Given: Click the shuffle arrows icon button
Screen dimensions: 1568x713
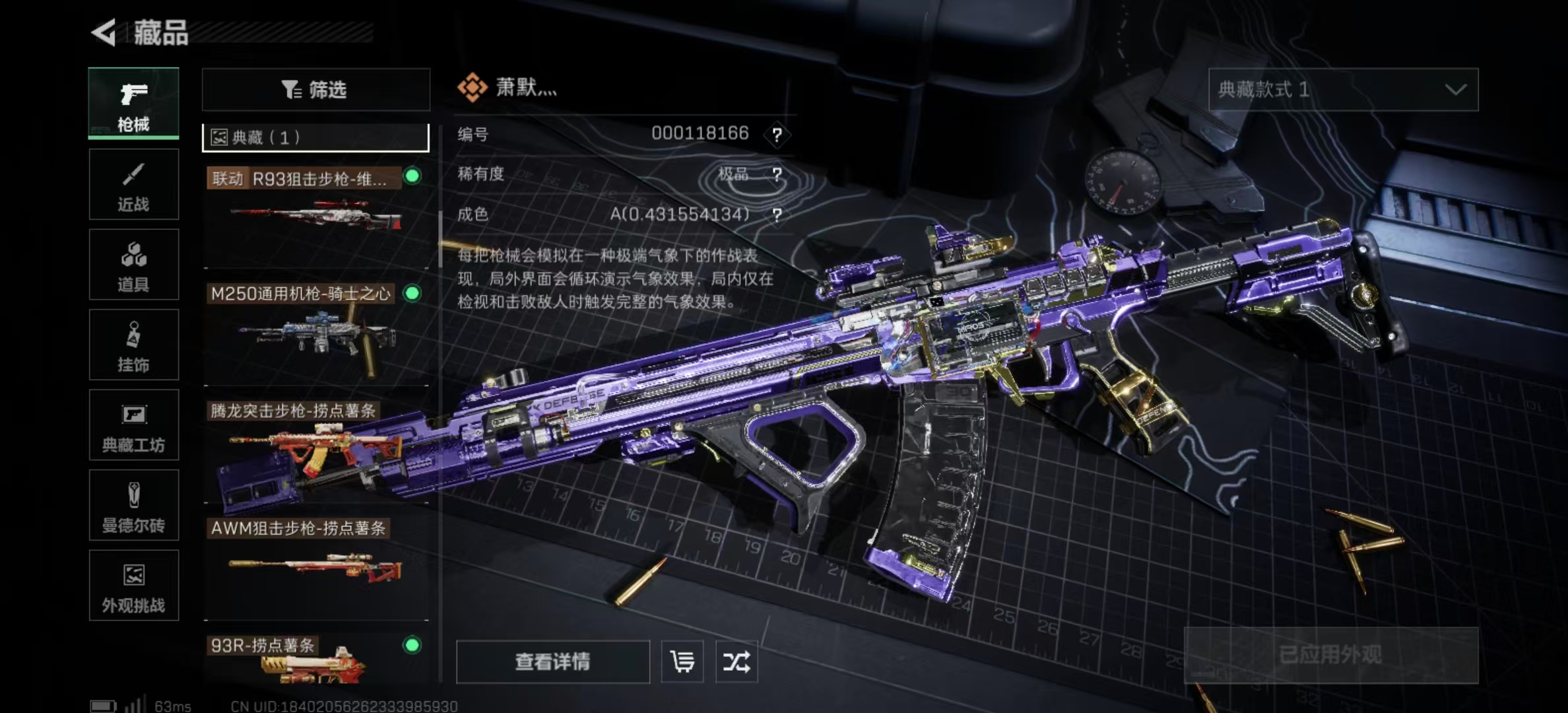Looking at the screenshot, I should [x=736, y=662].
